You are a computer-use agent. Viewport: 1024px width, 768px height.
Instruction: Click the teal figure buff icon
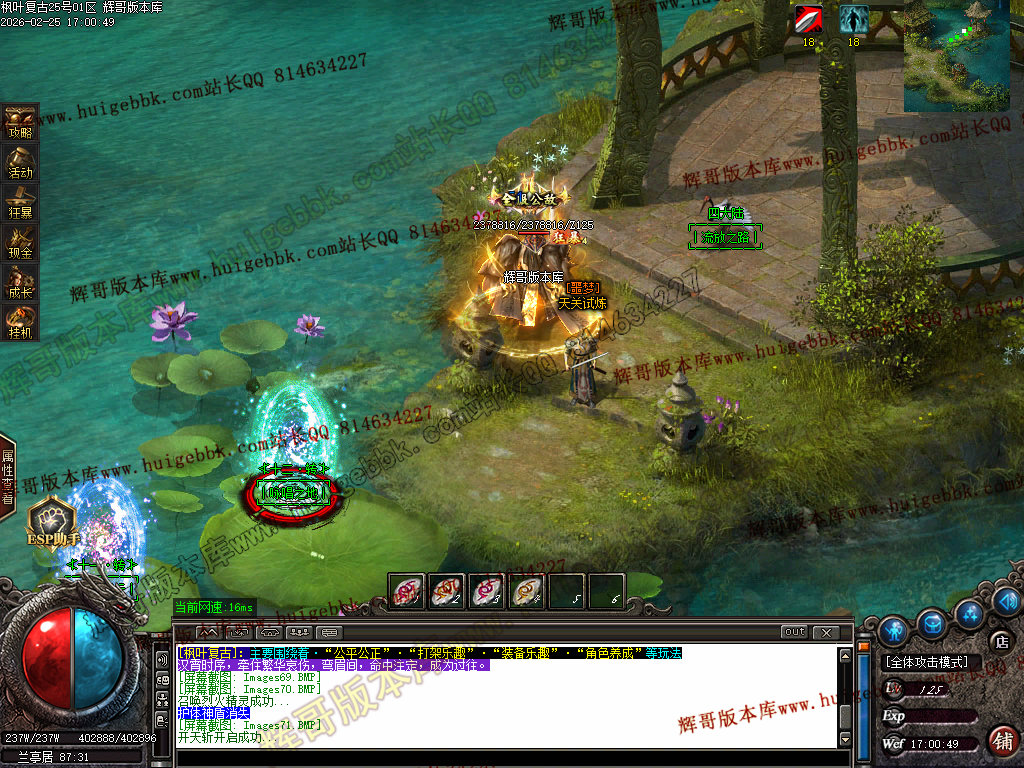point(853,20)
